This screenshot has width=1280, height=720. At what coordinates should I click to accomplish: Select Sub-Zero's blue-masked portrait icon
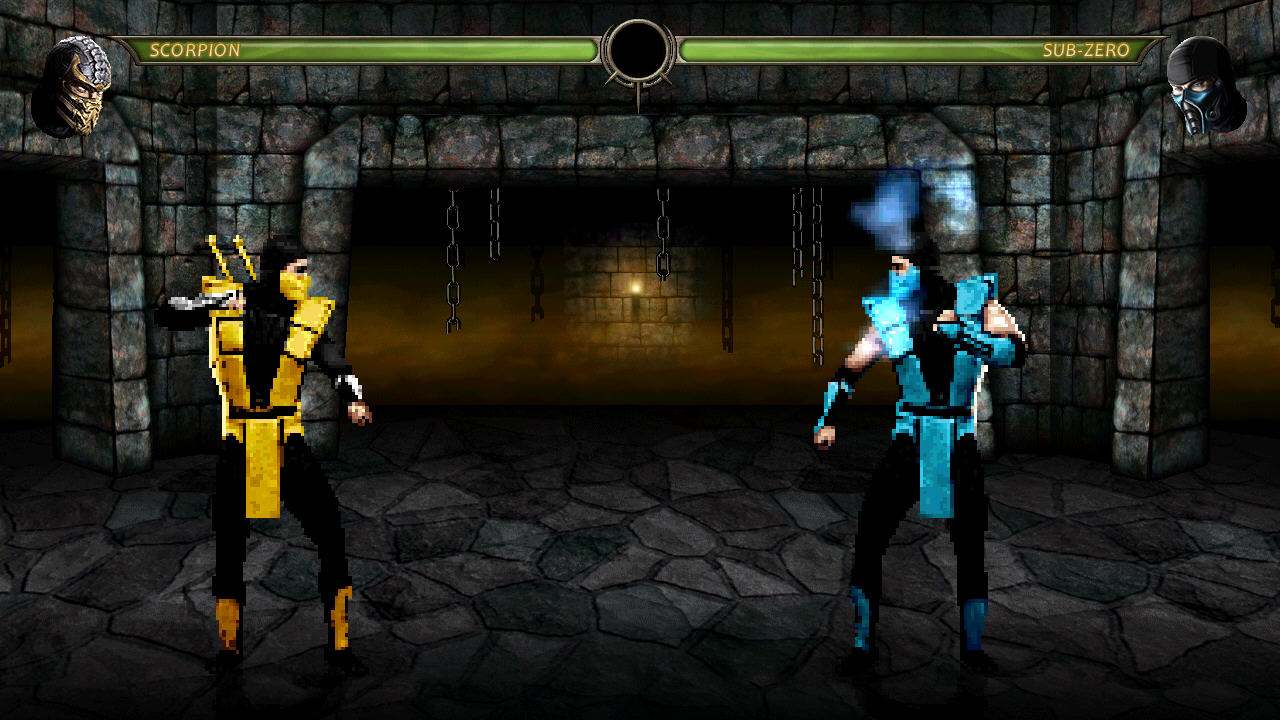pyautogui.click(x=1206, y=88)
